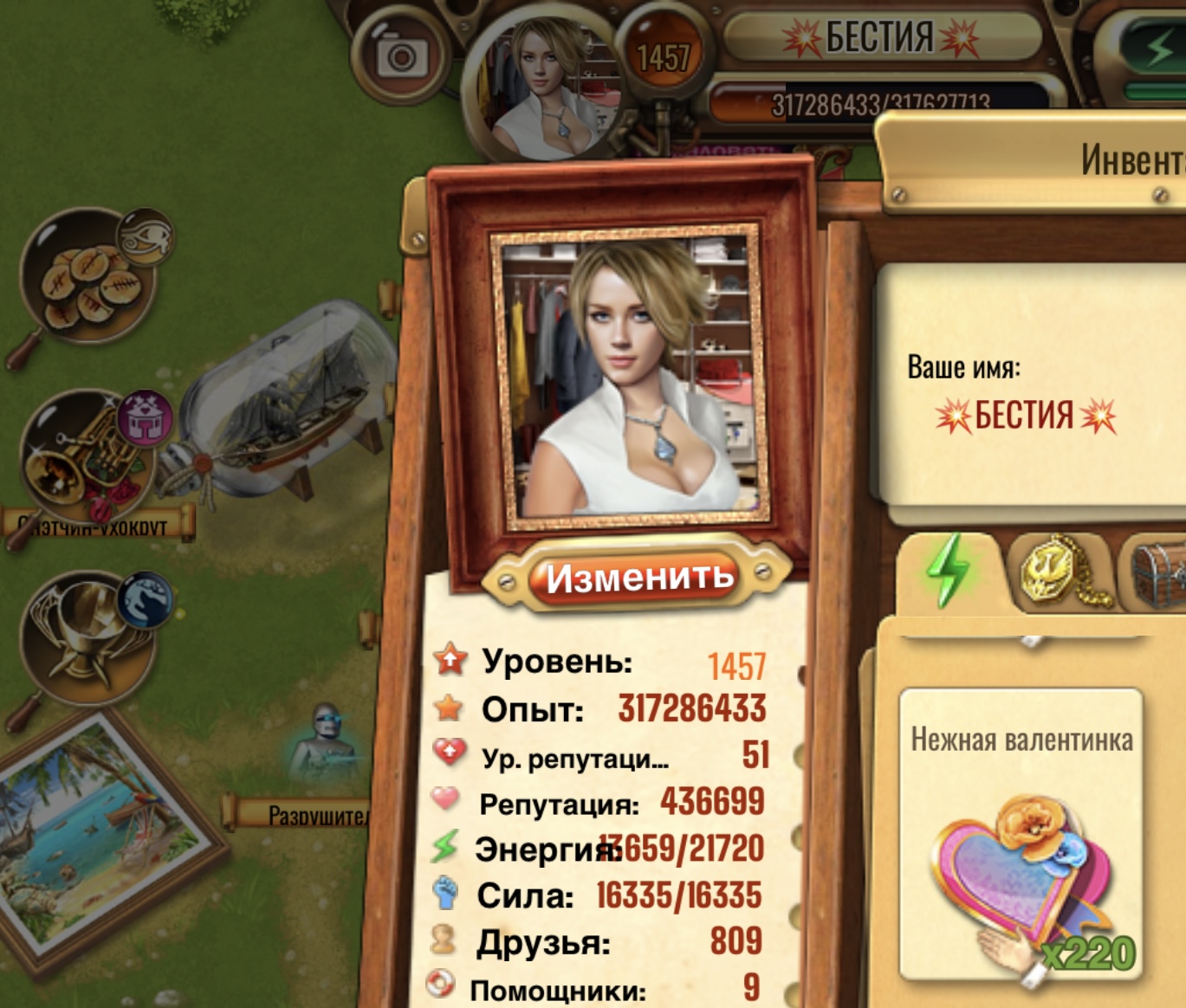Image resolution: width=1186 pixels, height=1008 pixels.
Task: Switch to the gold medallion tab
Action: pyautogui.click(x=1057, y=573)
